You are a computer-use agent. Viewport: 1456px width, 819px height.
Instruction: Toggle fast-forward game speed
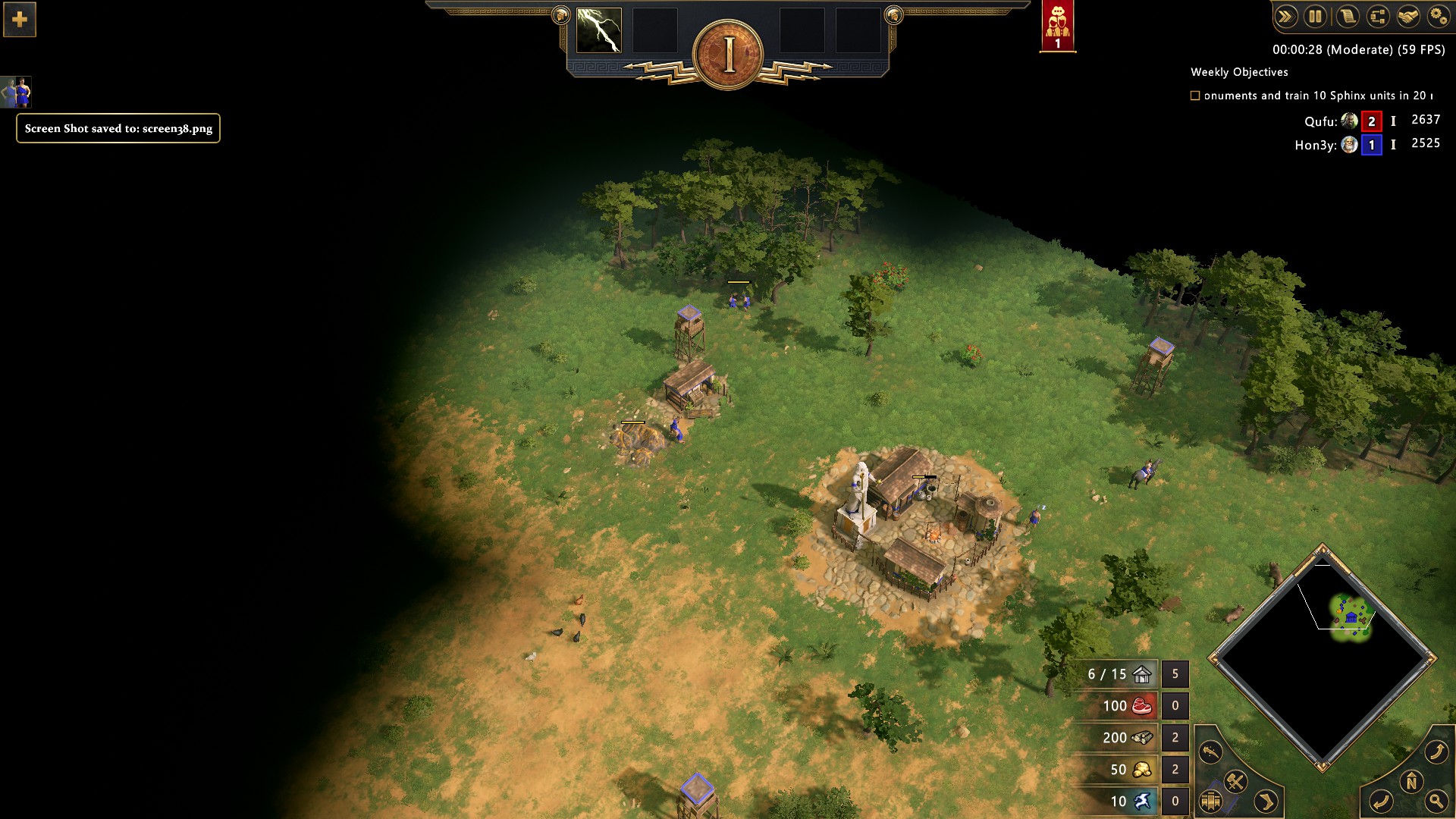(x=1285, y=17)
